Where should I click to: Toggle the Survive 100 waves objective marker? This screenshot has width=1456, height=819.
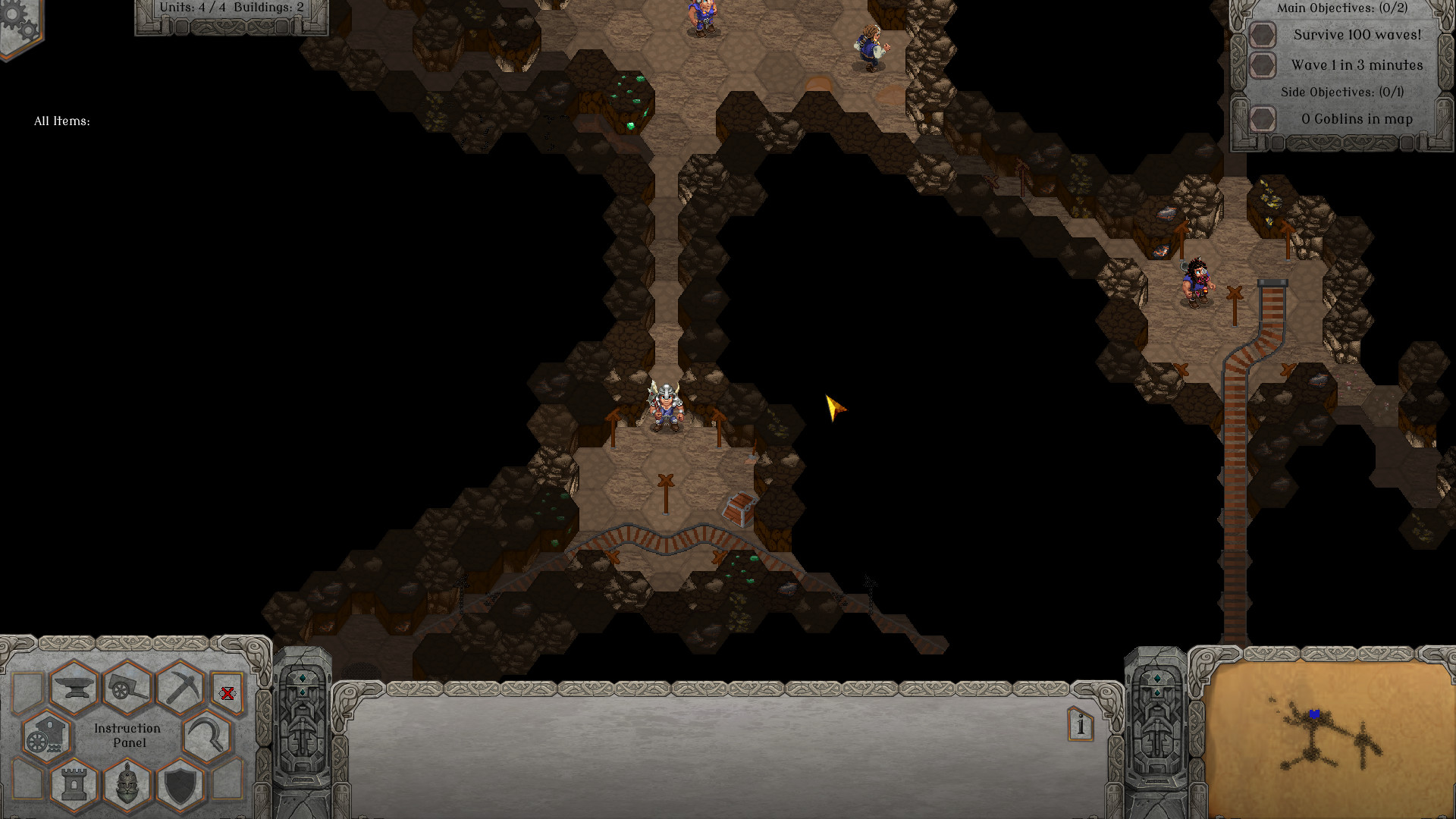pyautogui.click(x=1263, y=36)
